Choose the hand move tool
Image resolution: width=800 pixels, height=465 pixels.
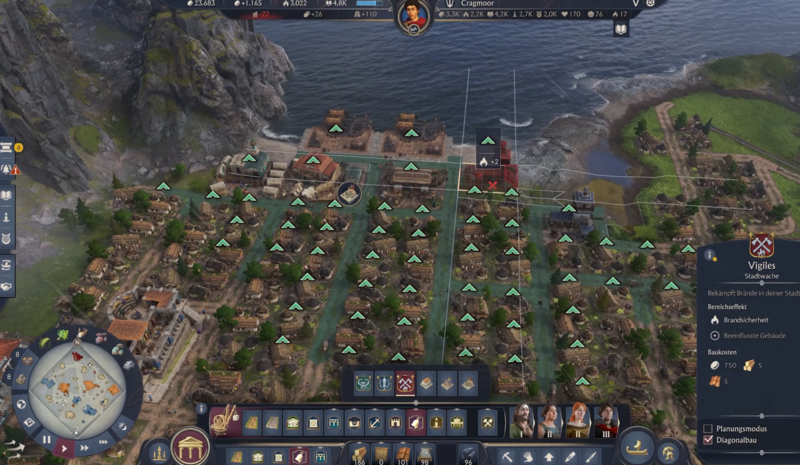pyautogui.click(x=527, y=457)
